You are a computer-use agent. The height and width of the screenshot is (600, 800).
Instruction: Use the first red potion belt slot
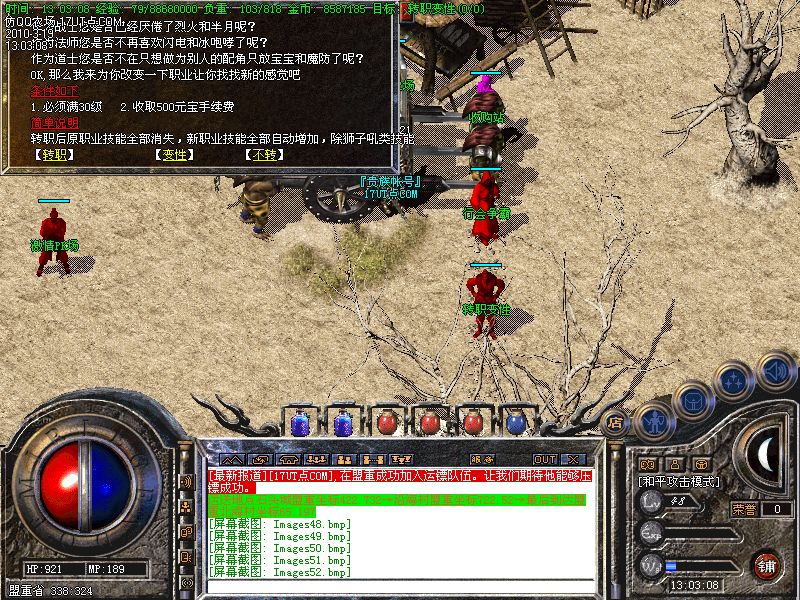click(x=386, y=423)
